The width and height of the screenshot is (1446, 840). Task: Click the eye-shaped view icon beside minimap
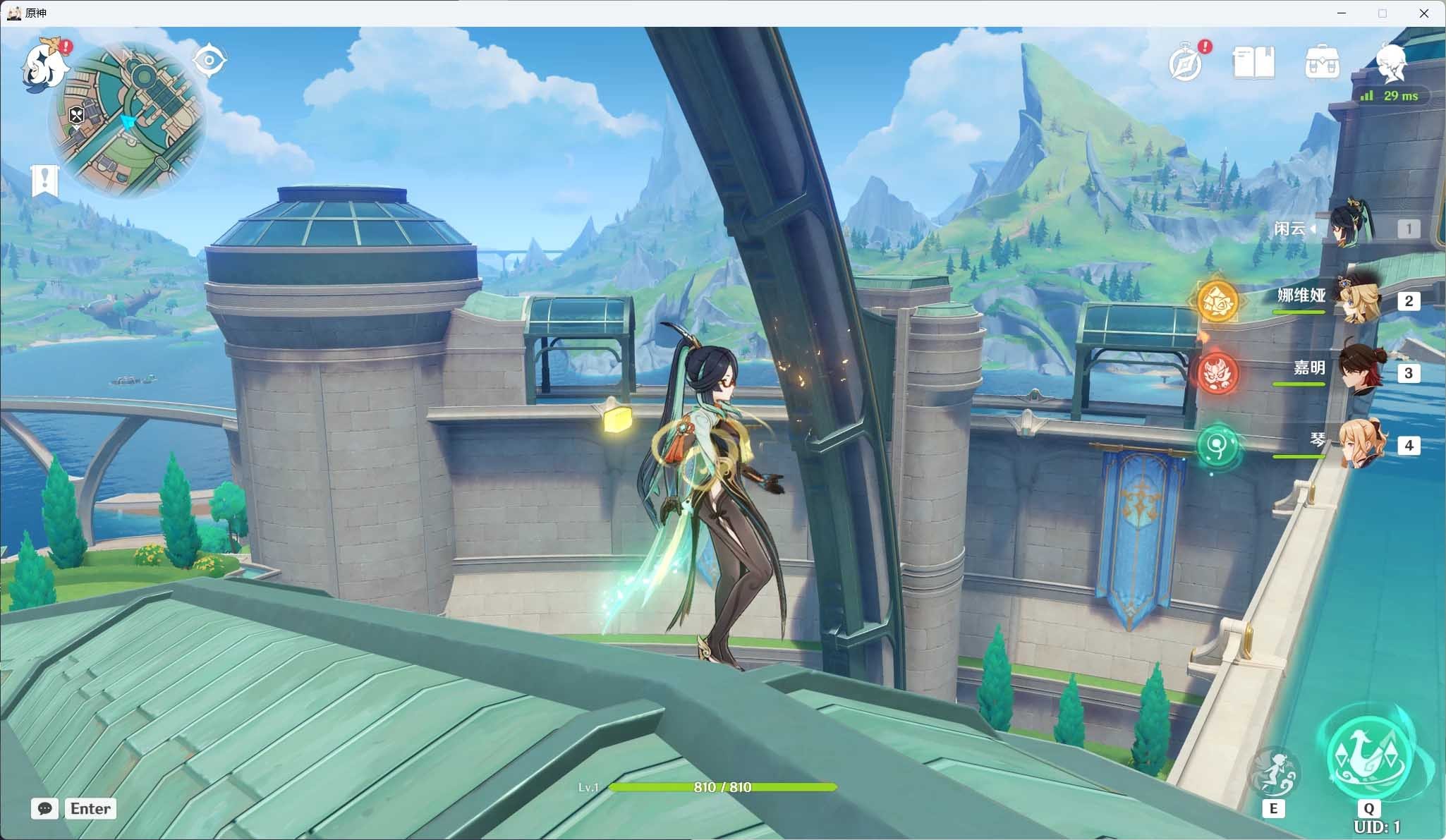pos(209,60)
